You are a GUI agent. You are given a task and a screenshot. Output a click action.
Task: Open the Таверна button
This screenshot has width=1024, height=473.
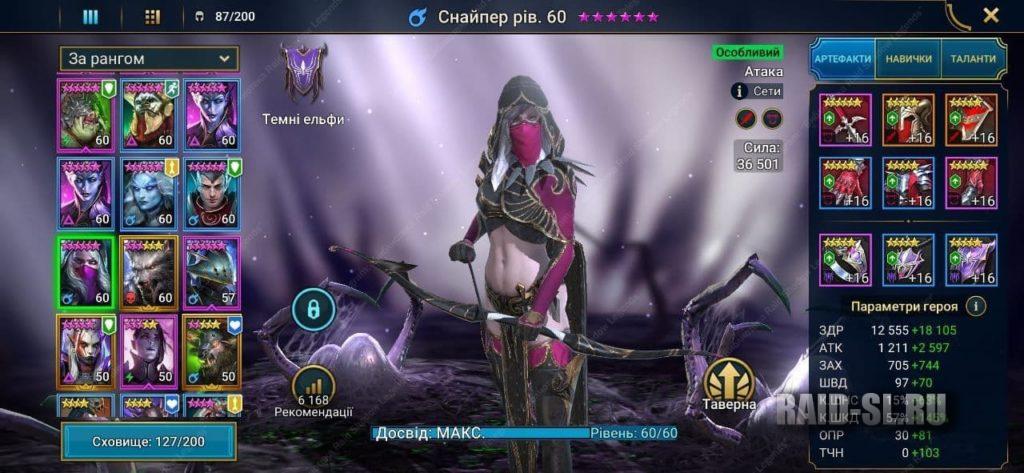(728, 385)
